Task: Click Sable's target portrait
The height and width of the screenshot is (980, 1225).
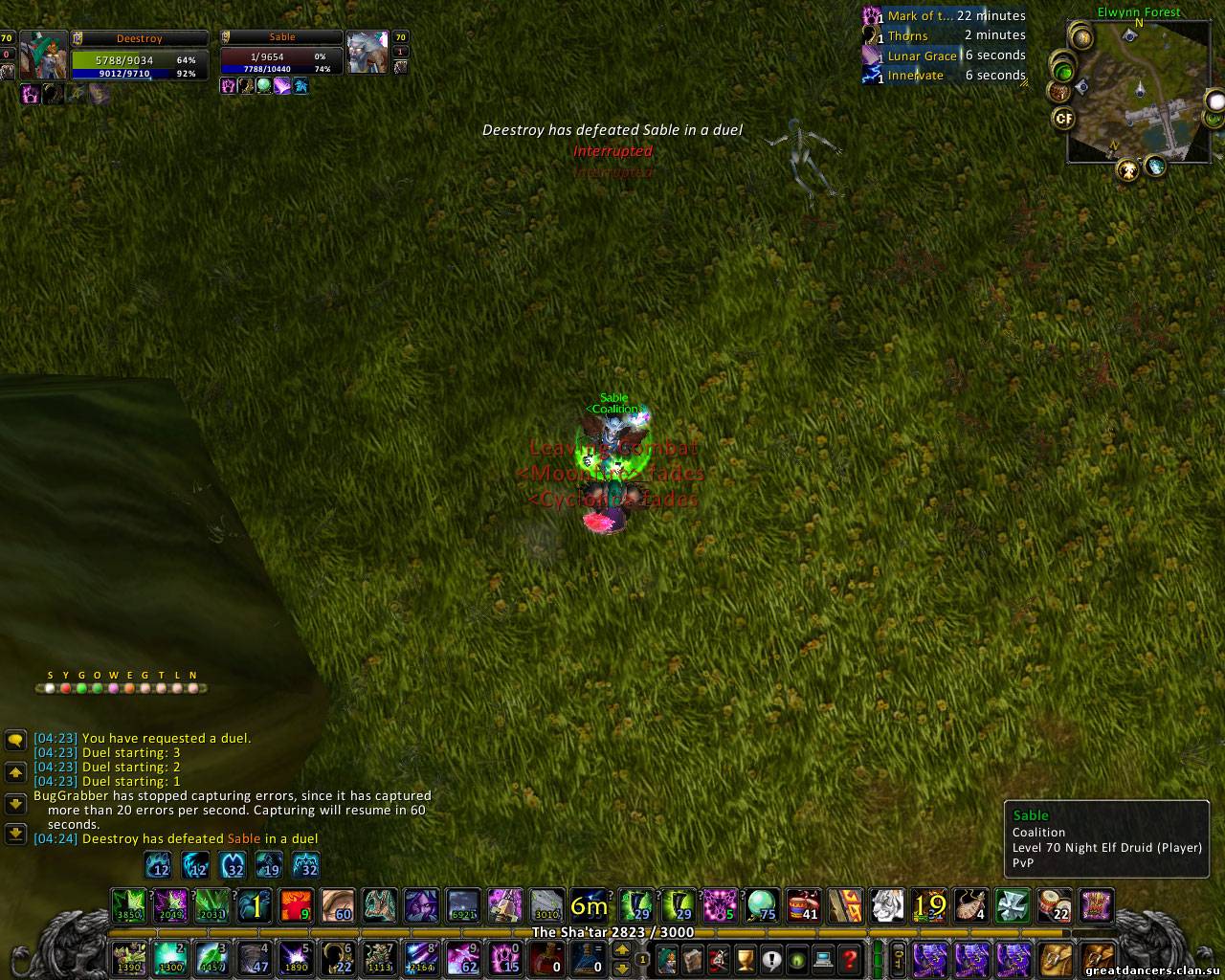Action: tap(367, 53)
